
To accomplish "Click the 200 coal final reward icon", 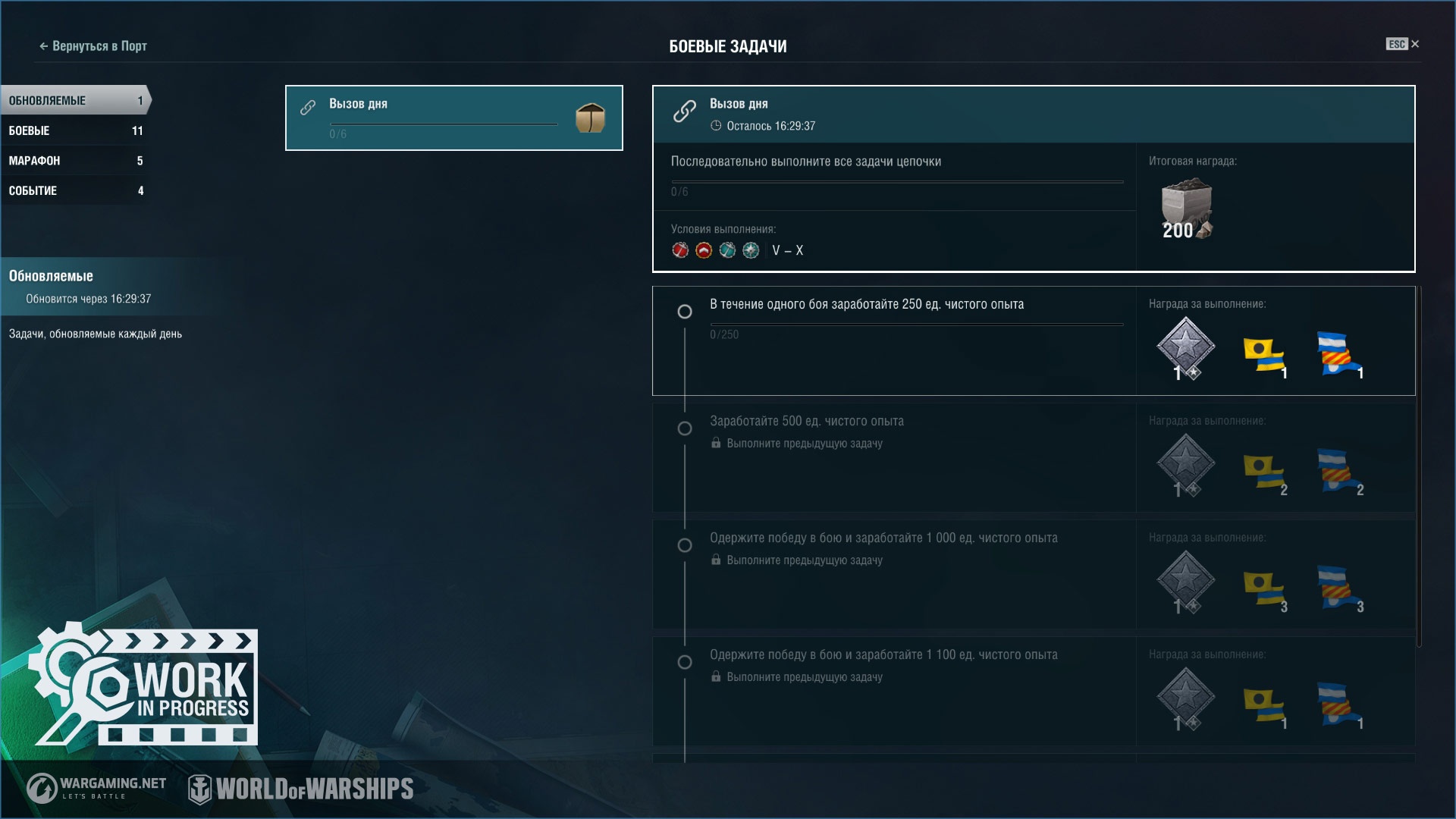I will 1186,209.
